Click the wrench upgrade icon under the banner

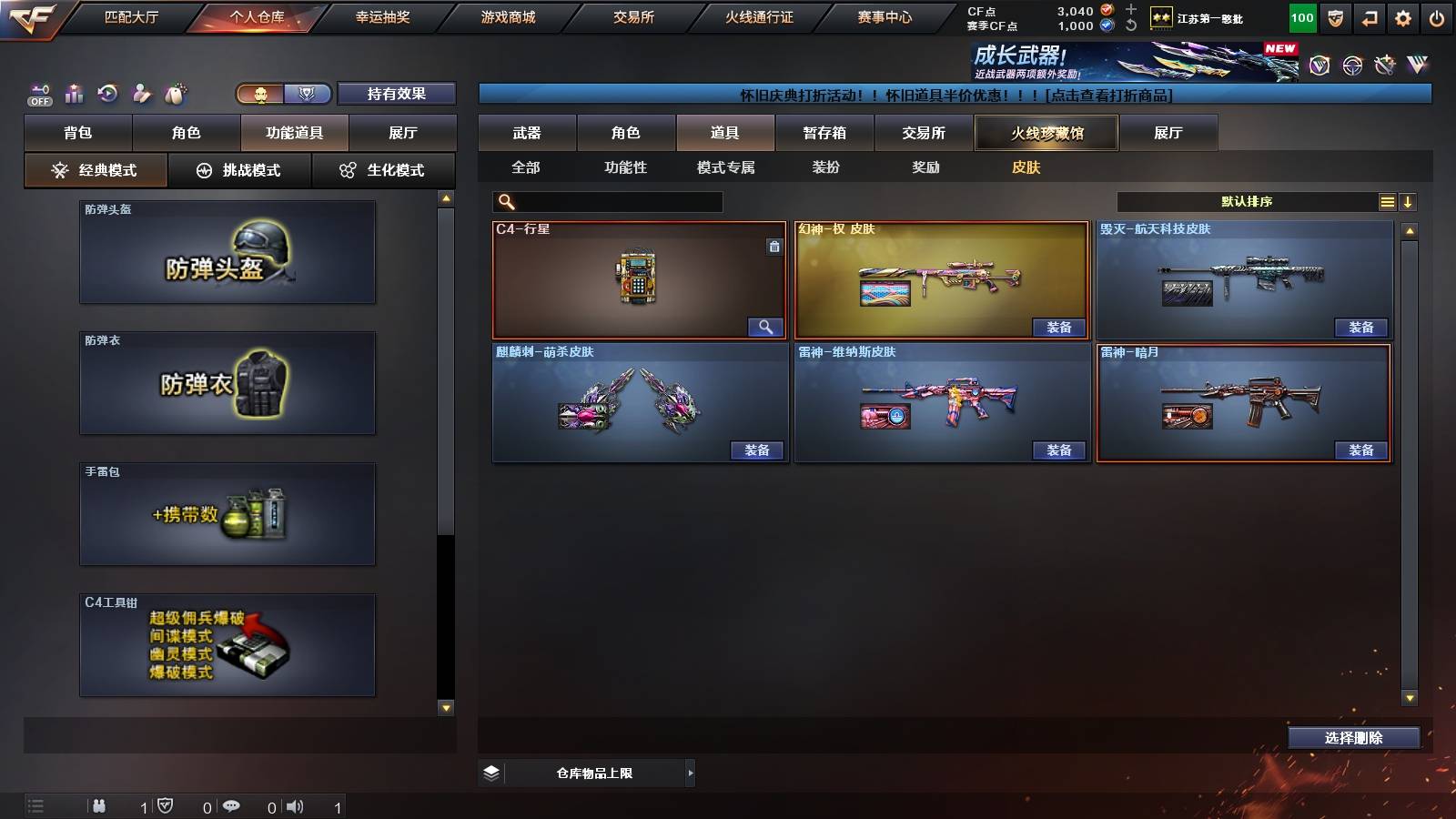[1386, 66]
